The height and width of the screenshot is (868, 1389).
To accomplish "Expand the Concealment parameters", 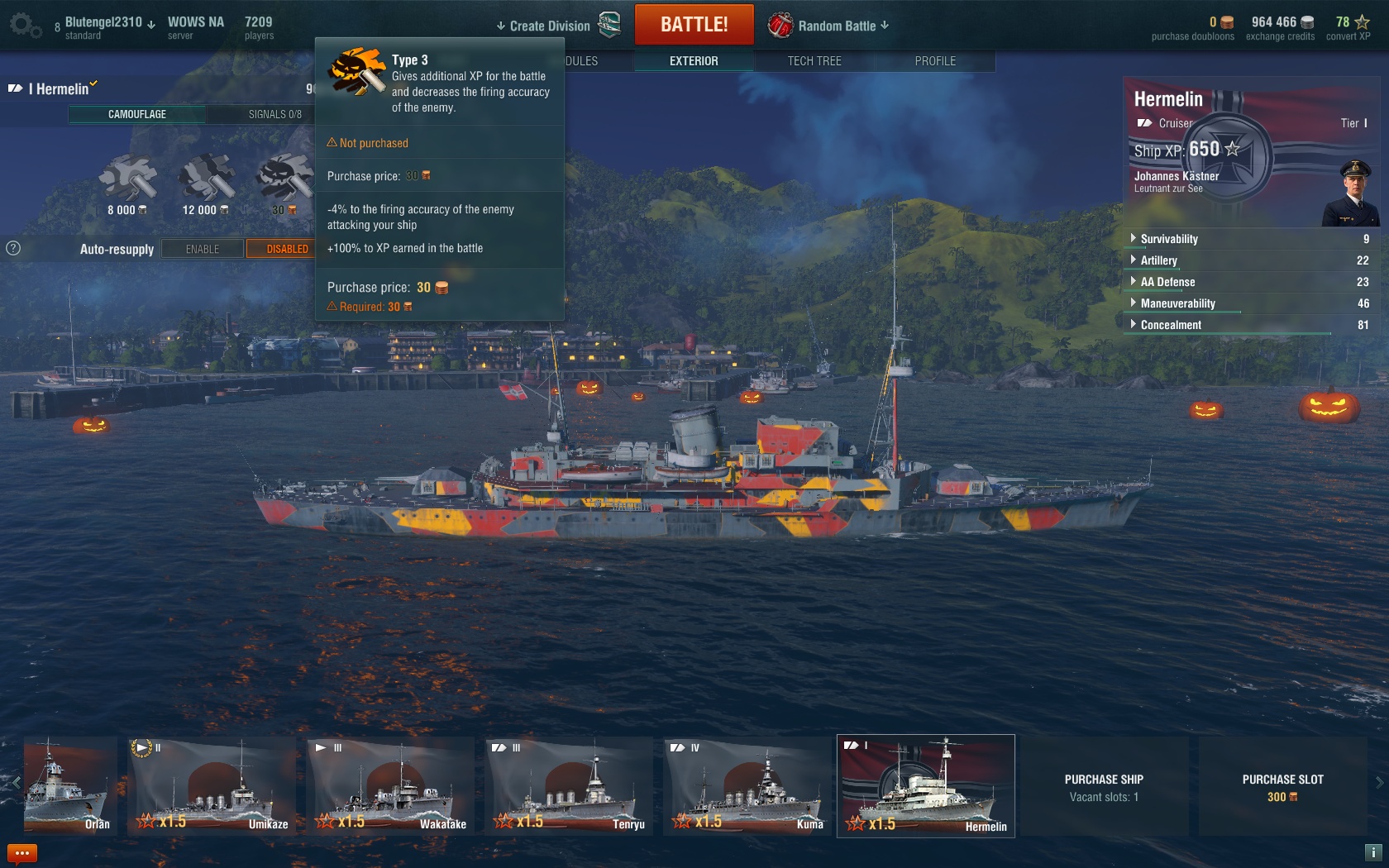I will pyautogui.click(x=1170, y=325).
